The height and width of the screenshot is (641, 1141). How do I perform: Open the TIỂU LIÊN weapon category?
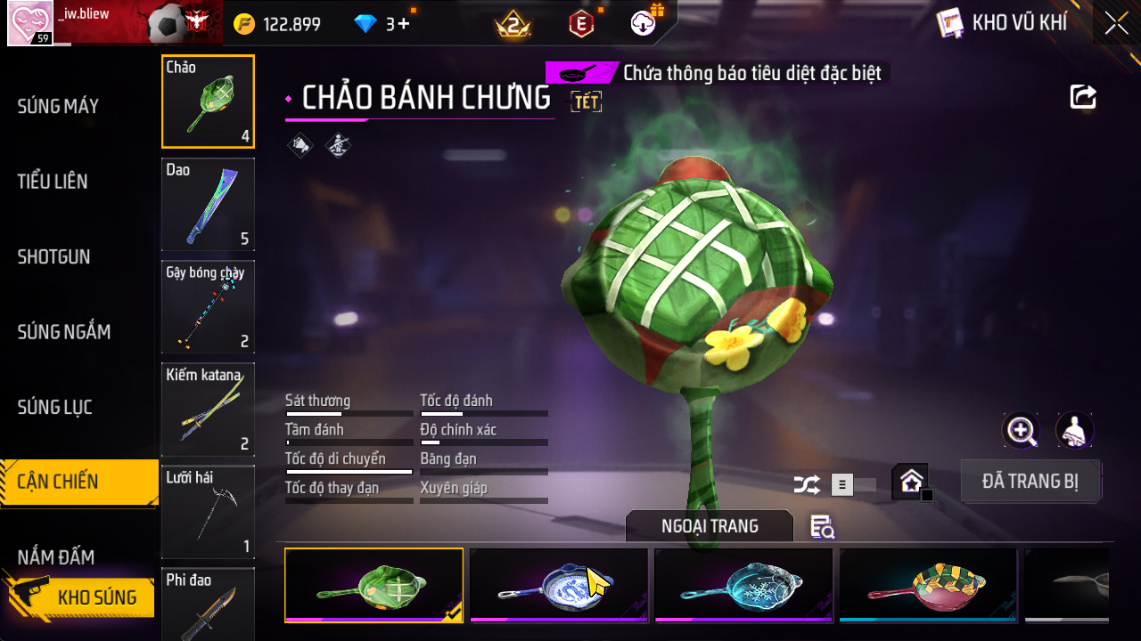(53, 181)
